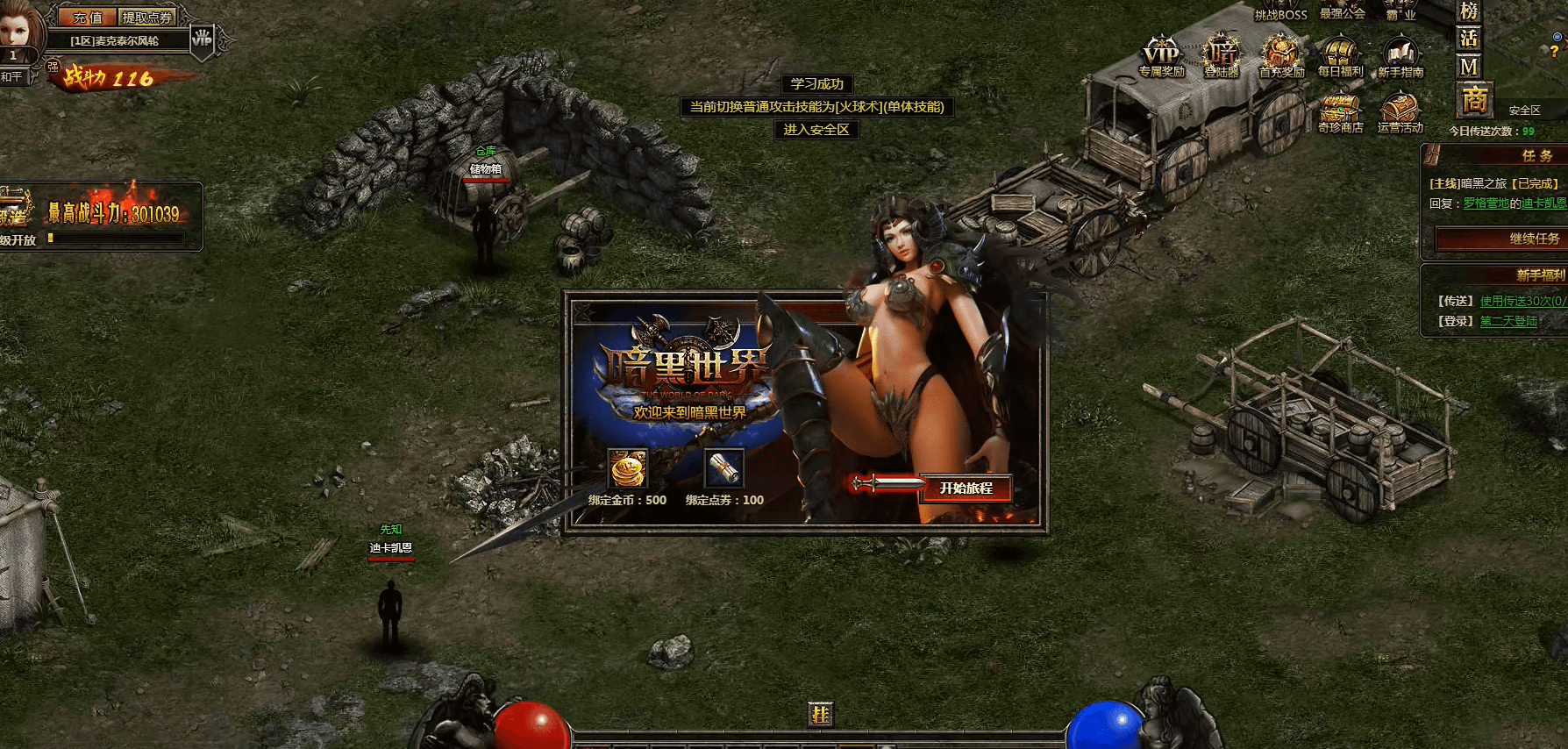Toggle the 和平 peace mode button
This screenshot has height=749, width=1568.
tap(12, 77)
